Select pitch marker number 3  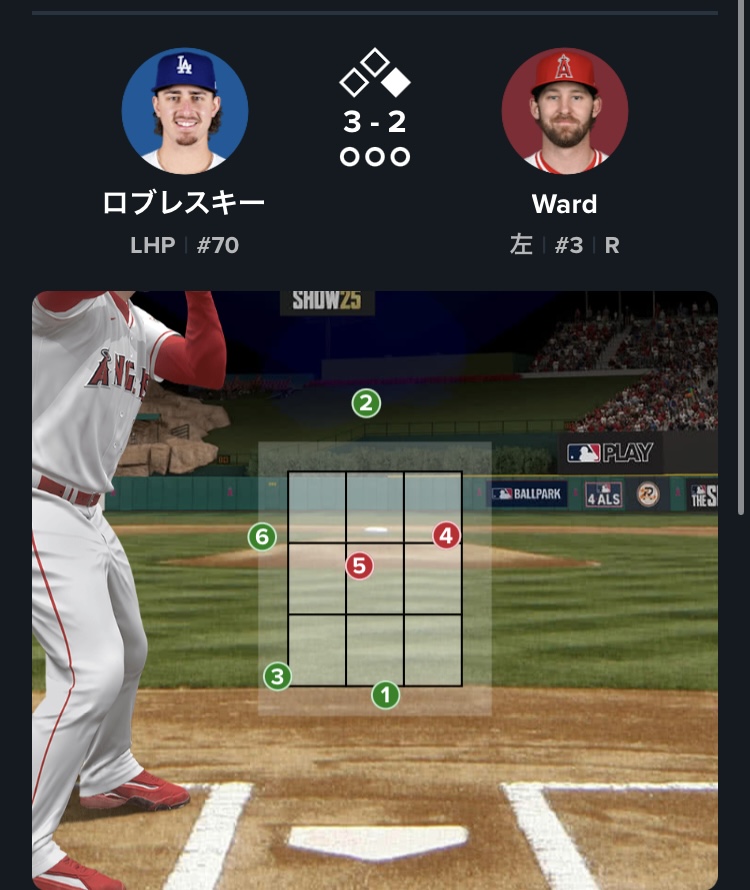277,676
